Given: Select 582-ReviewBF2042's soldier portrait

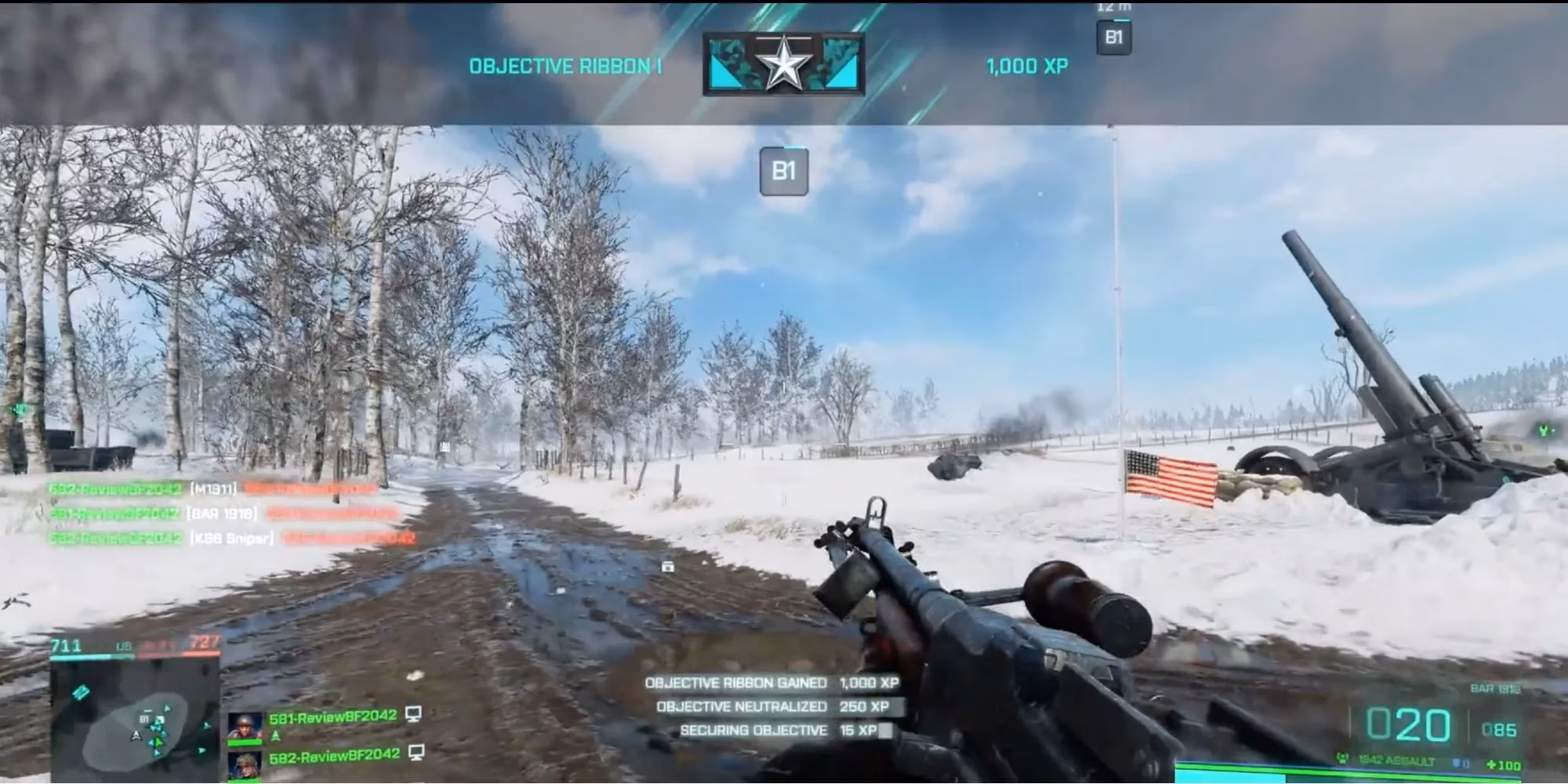Looking at the screenshot, I should tap(245, 765).
